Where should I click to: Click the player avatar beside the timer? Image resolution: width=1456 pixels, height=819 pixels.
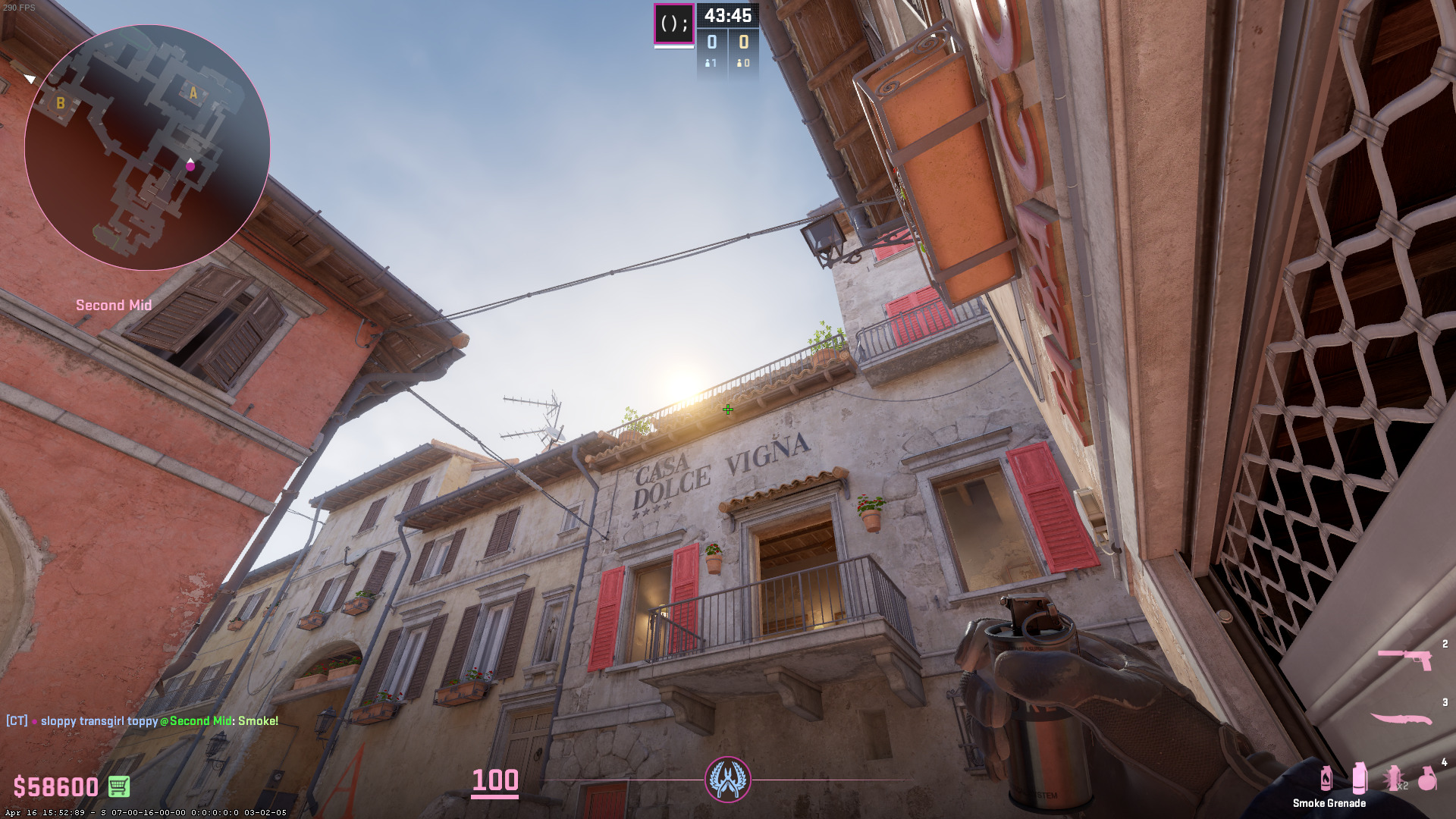tap(673, 24)
